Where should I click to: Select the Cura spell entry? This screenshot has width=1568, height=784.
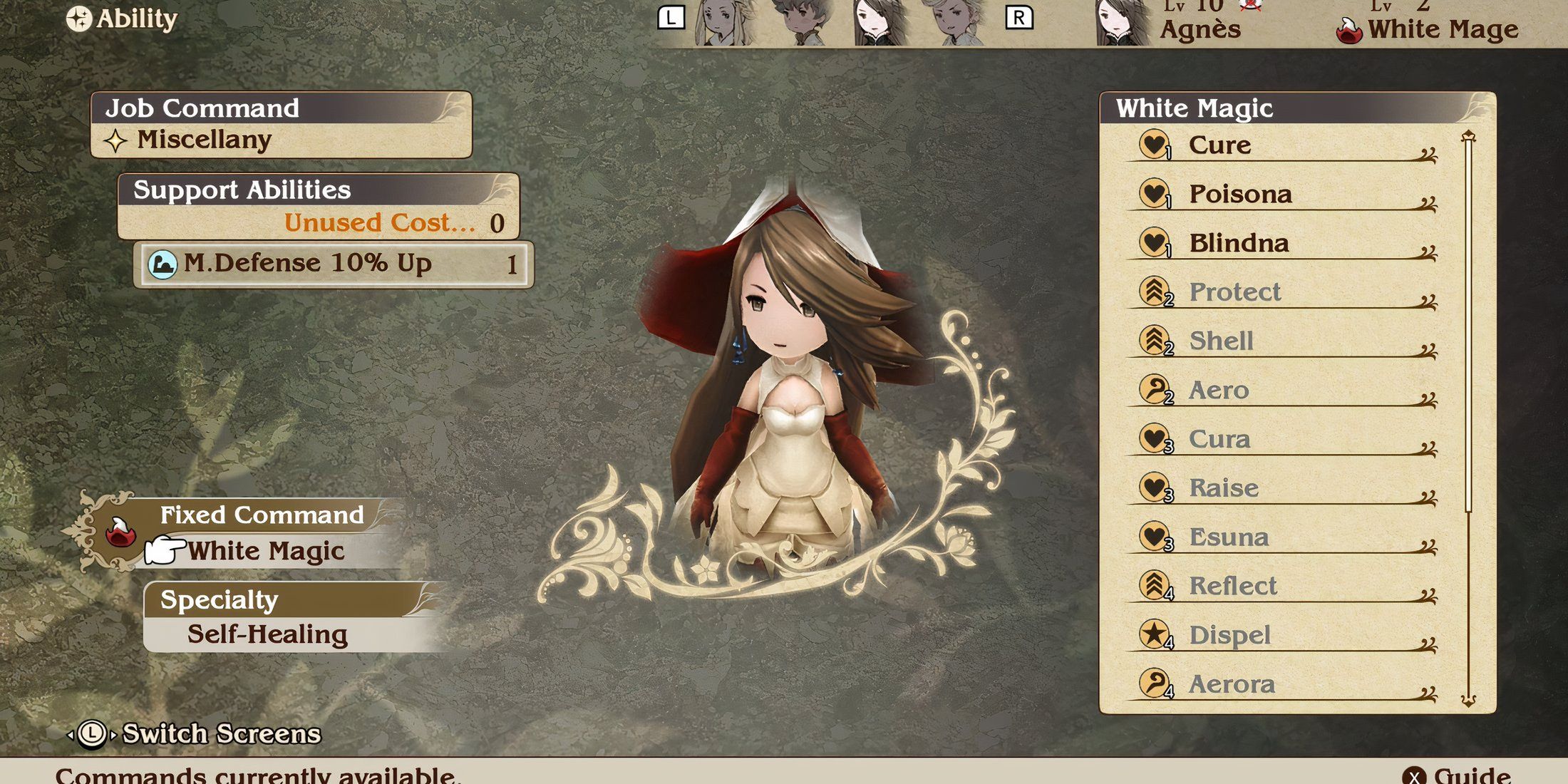1283,439
